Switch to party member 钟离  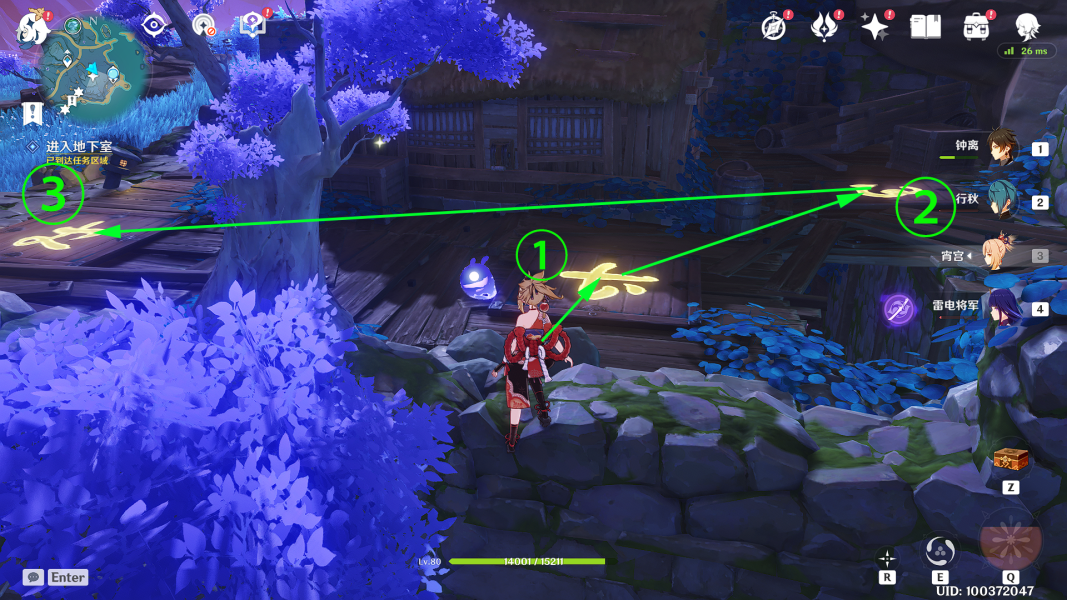[1002, 148]
